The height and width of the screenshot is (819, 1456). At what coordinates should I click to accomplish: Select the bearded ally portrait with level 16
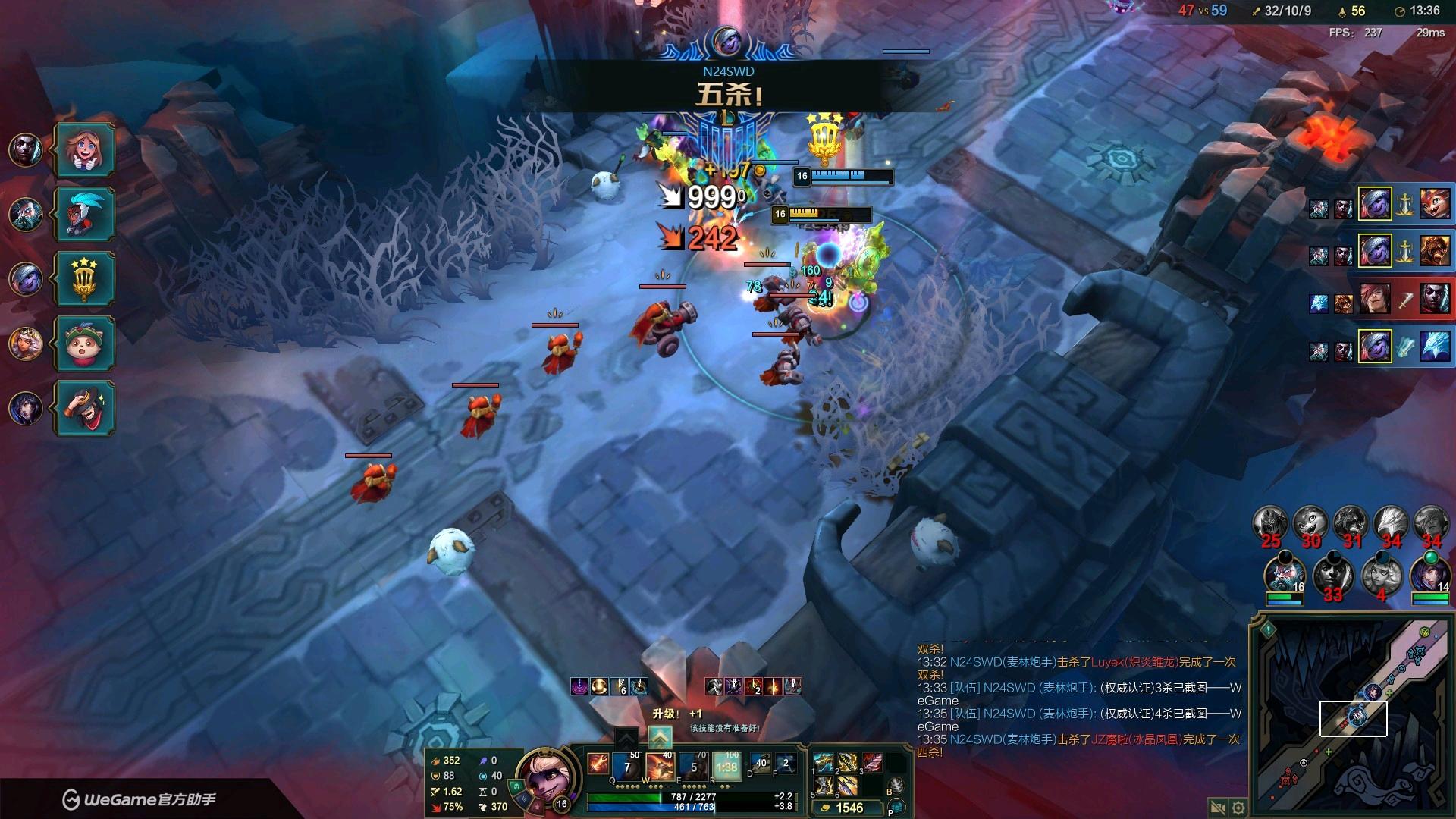[1284, 575]
